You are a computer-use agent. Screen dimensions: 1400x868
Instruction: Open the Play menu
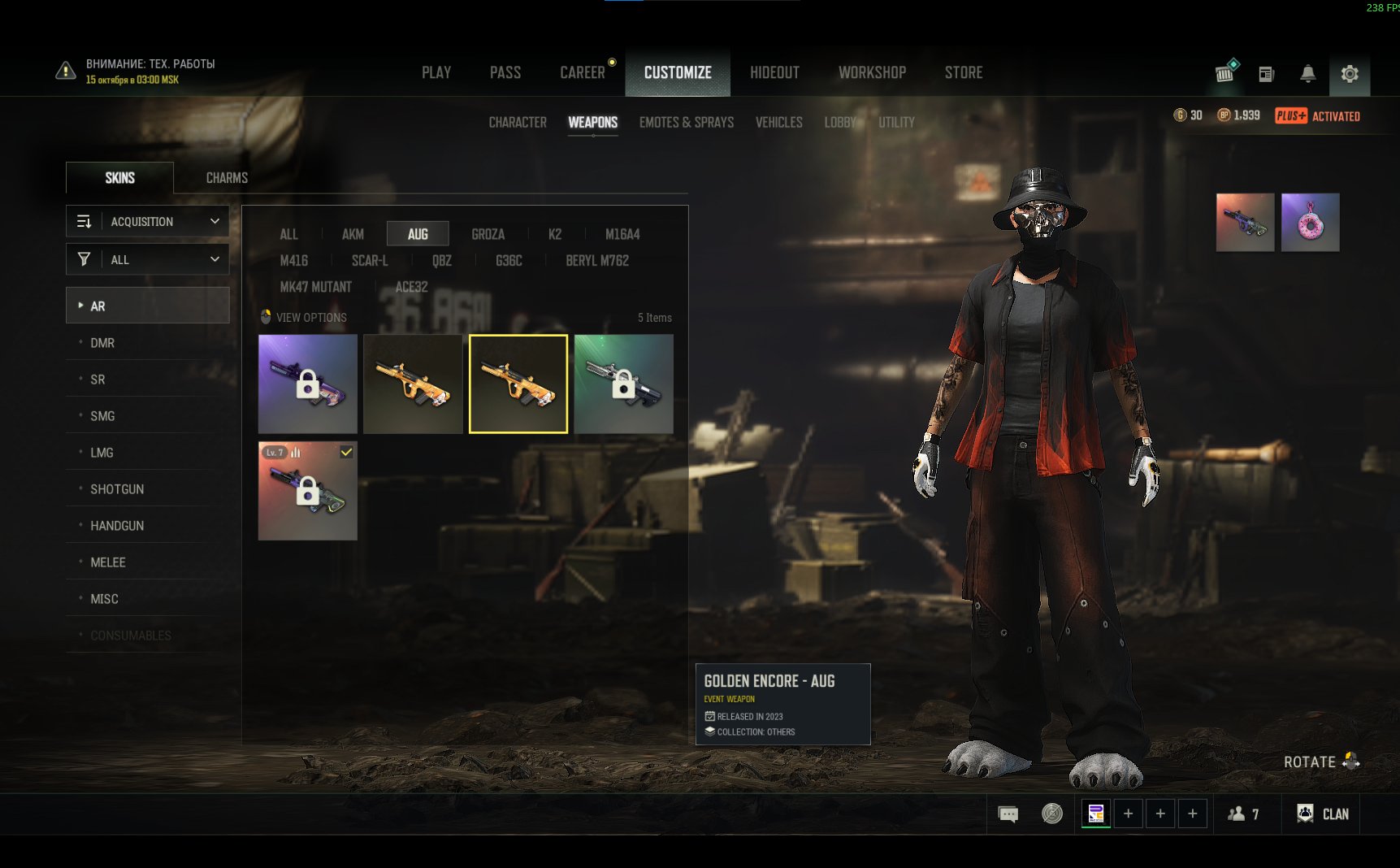pos(436,72)
